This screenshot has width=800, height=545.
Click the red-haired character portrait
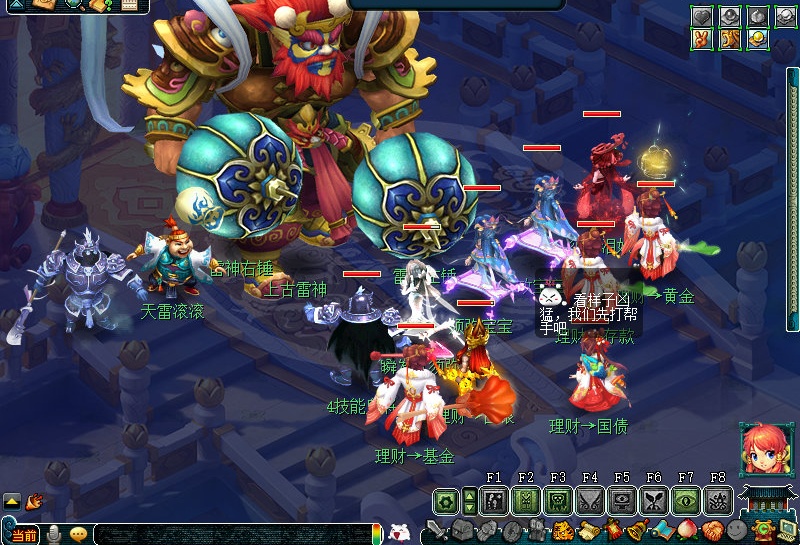pyautogui.click(x=764, y=449)
